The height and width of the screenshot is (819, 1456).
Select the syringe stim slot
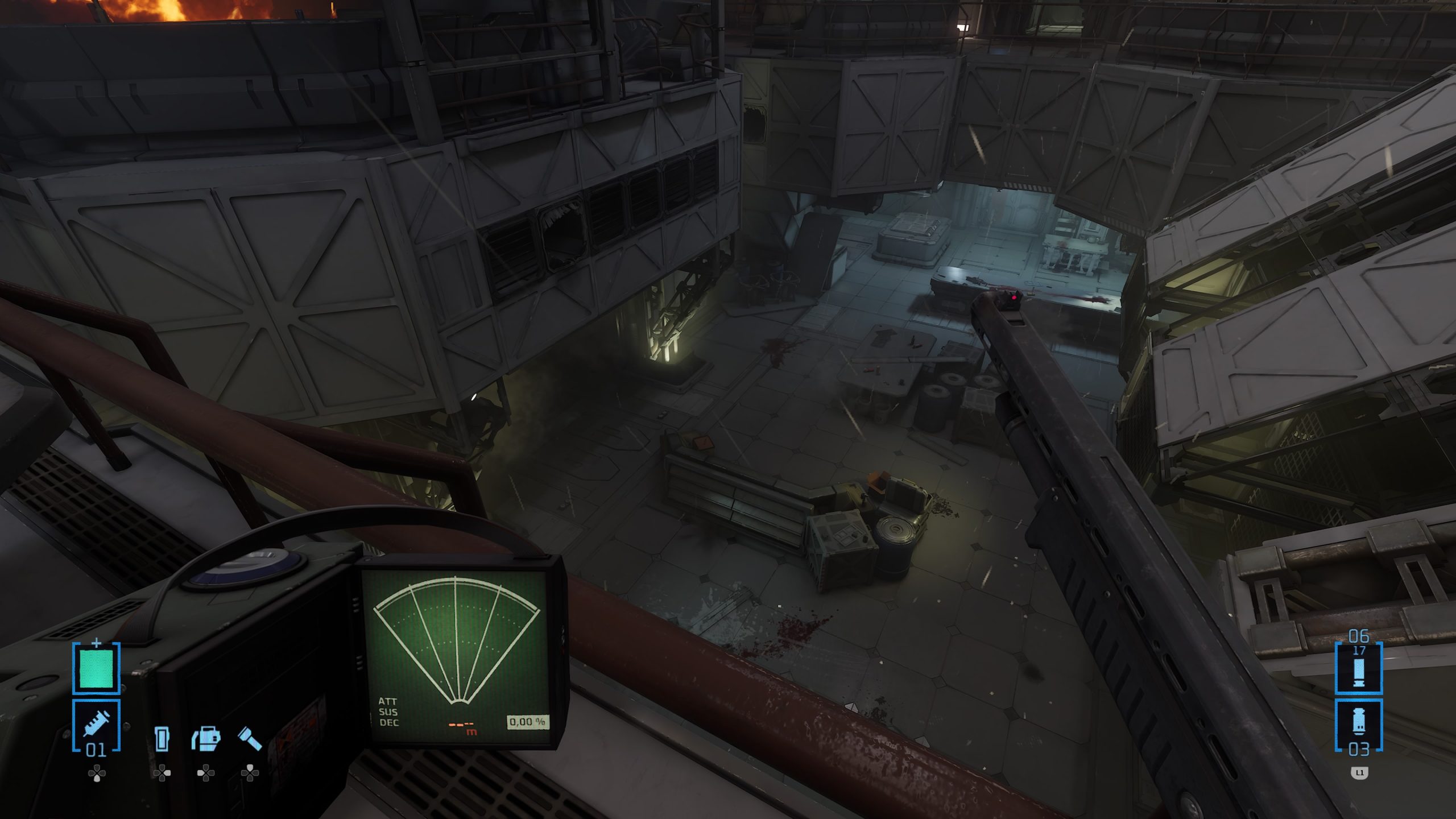96,723
